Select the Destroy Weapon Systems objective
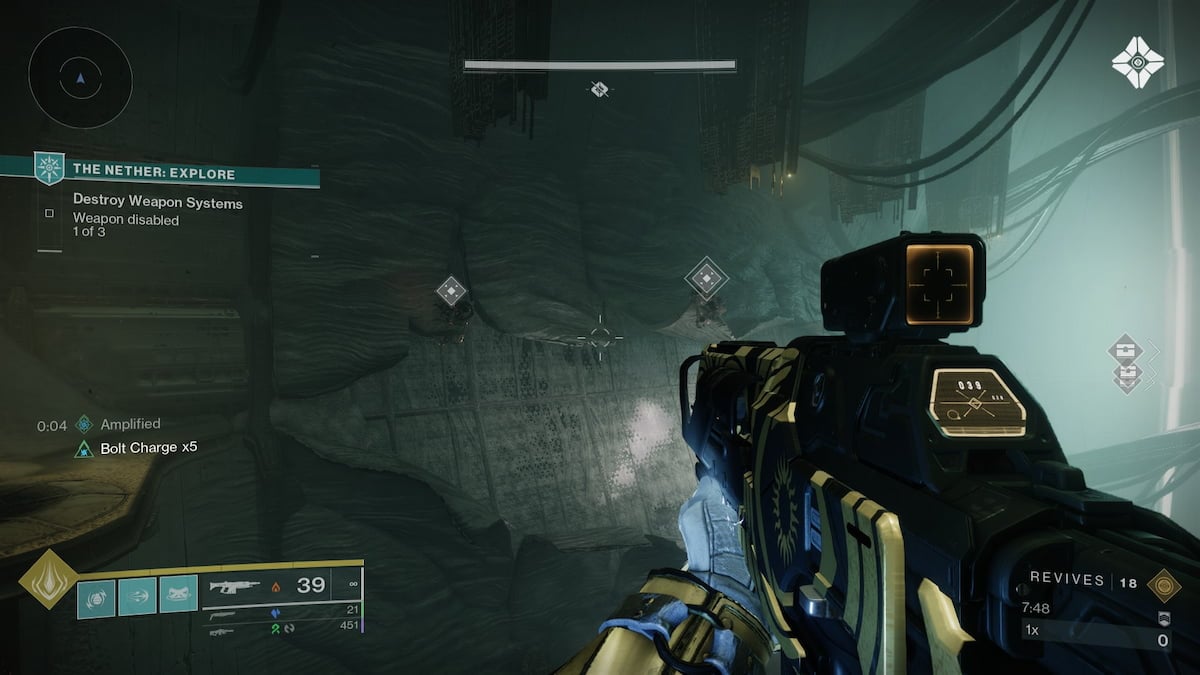Screen dimensions: 1200x675 tap(157, 203)
